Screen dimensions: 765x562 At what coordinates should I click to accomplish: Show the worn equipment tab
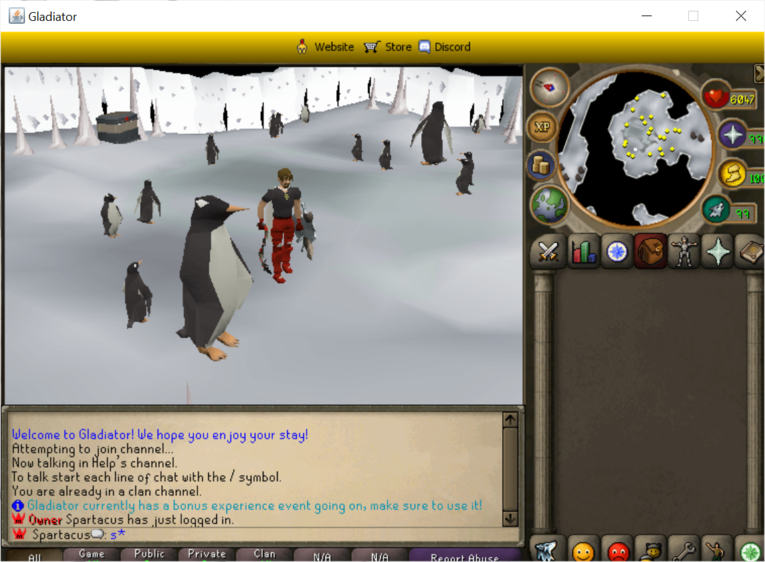[x=685, y=251]
